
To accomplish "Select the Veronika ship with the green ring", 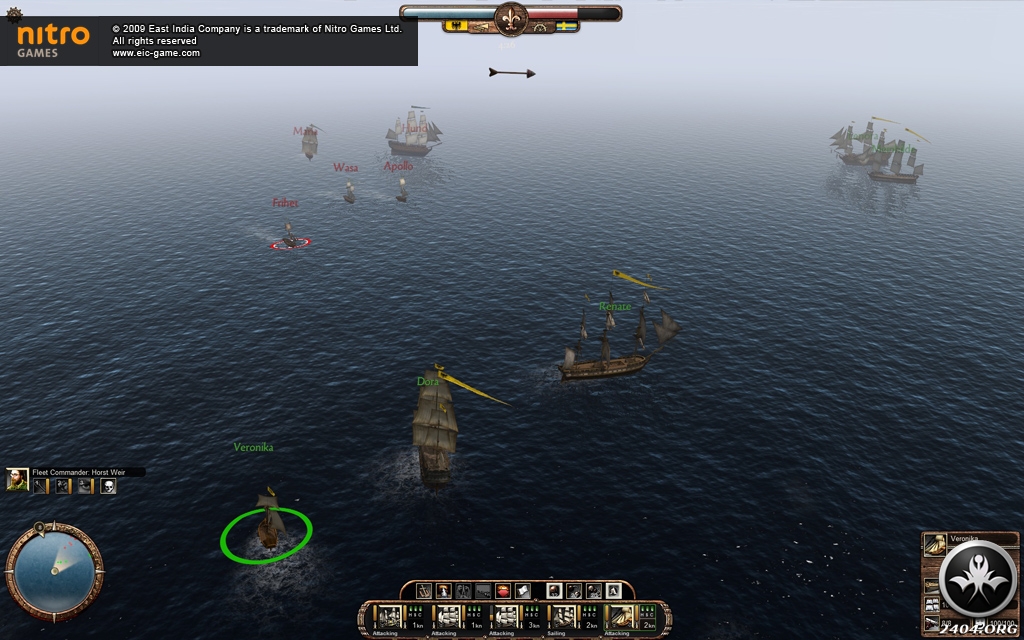I will coord(267,528).
